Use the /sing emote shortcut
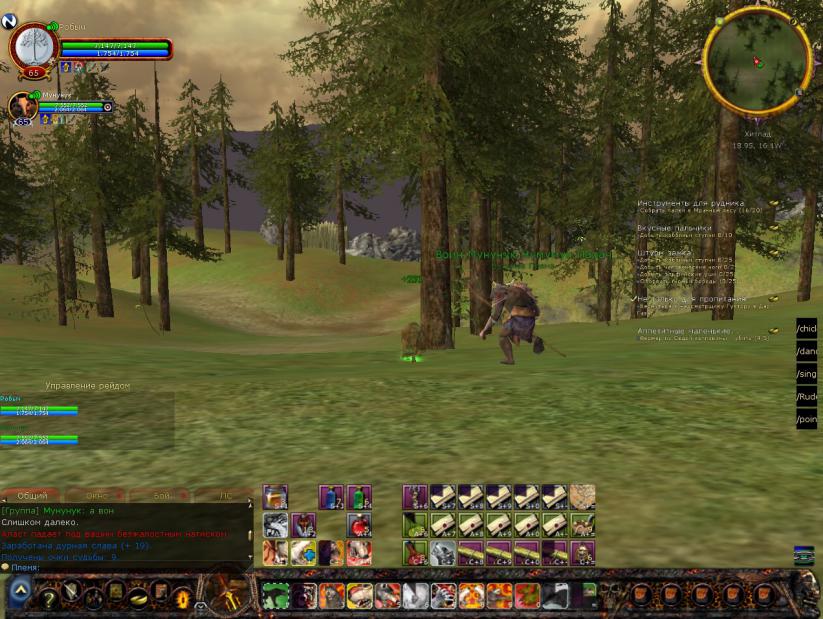Screen dimensions: 823x619 (807, 374)
